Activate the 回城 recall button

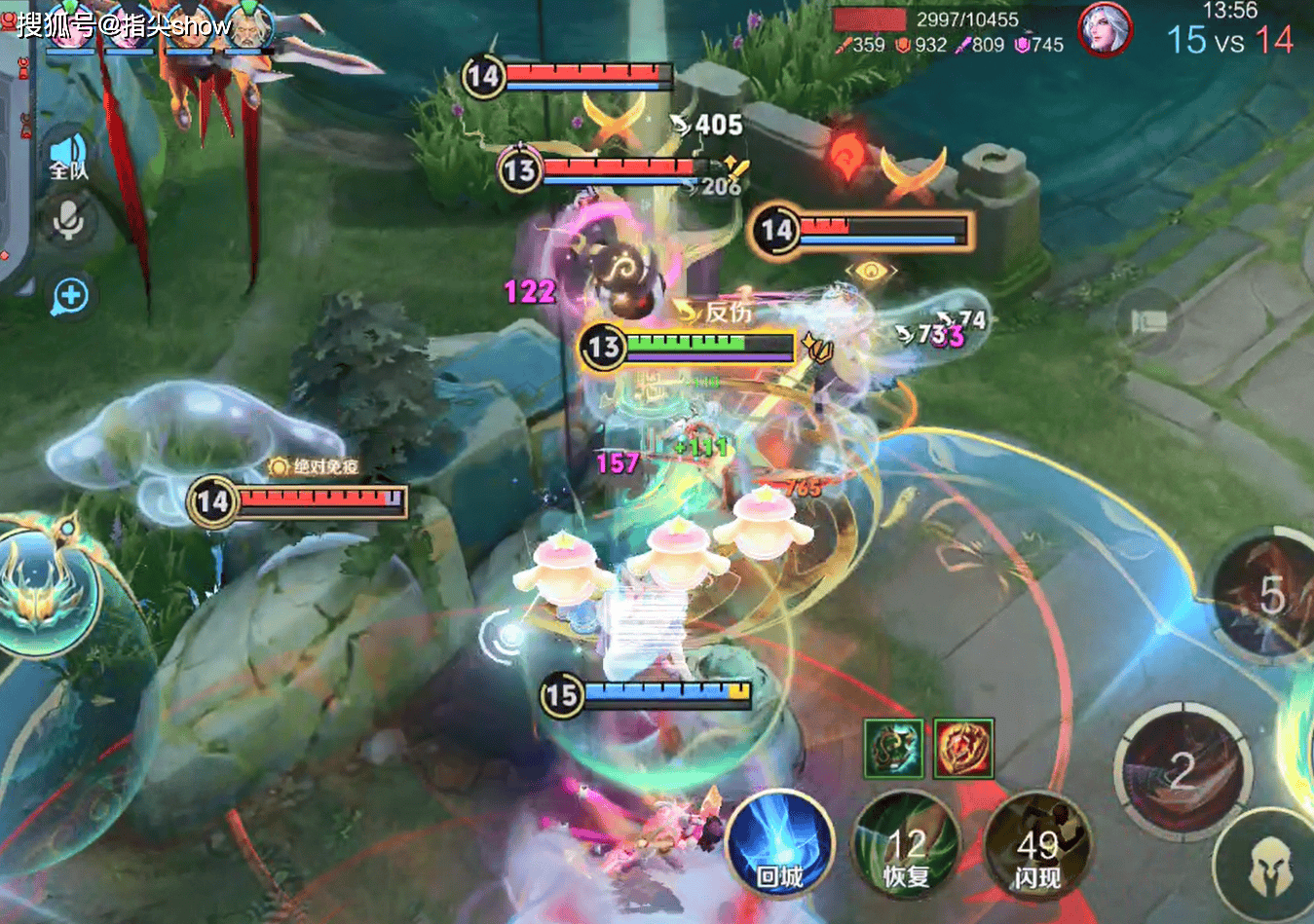779,845
